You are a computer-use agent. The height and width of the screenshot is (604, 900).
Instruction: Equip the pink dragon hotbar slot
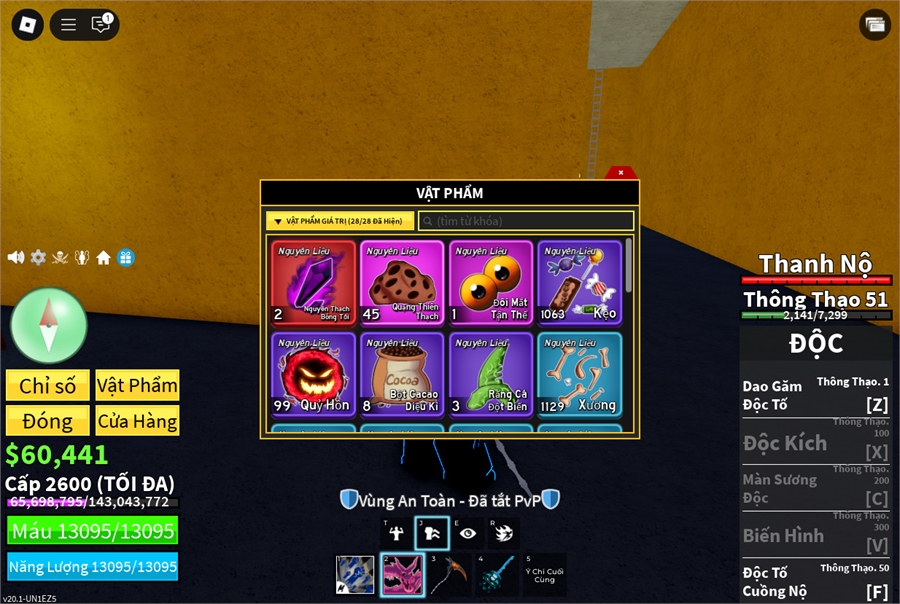[x=401, y=575]
